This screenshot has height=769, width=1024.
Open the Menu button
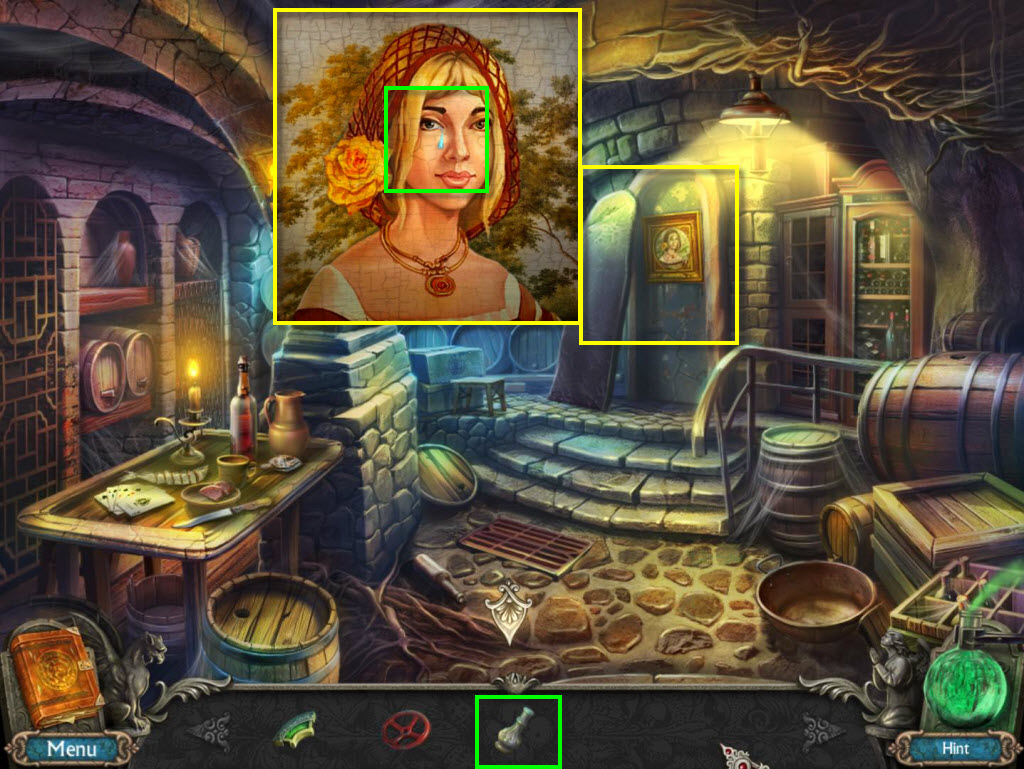(x=72, y=748)
